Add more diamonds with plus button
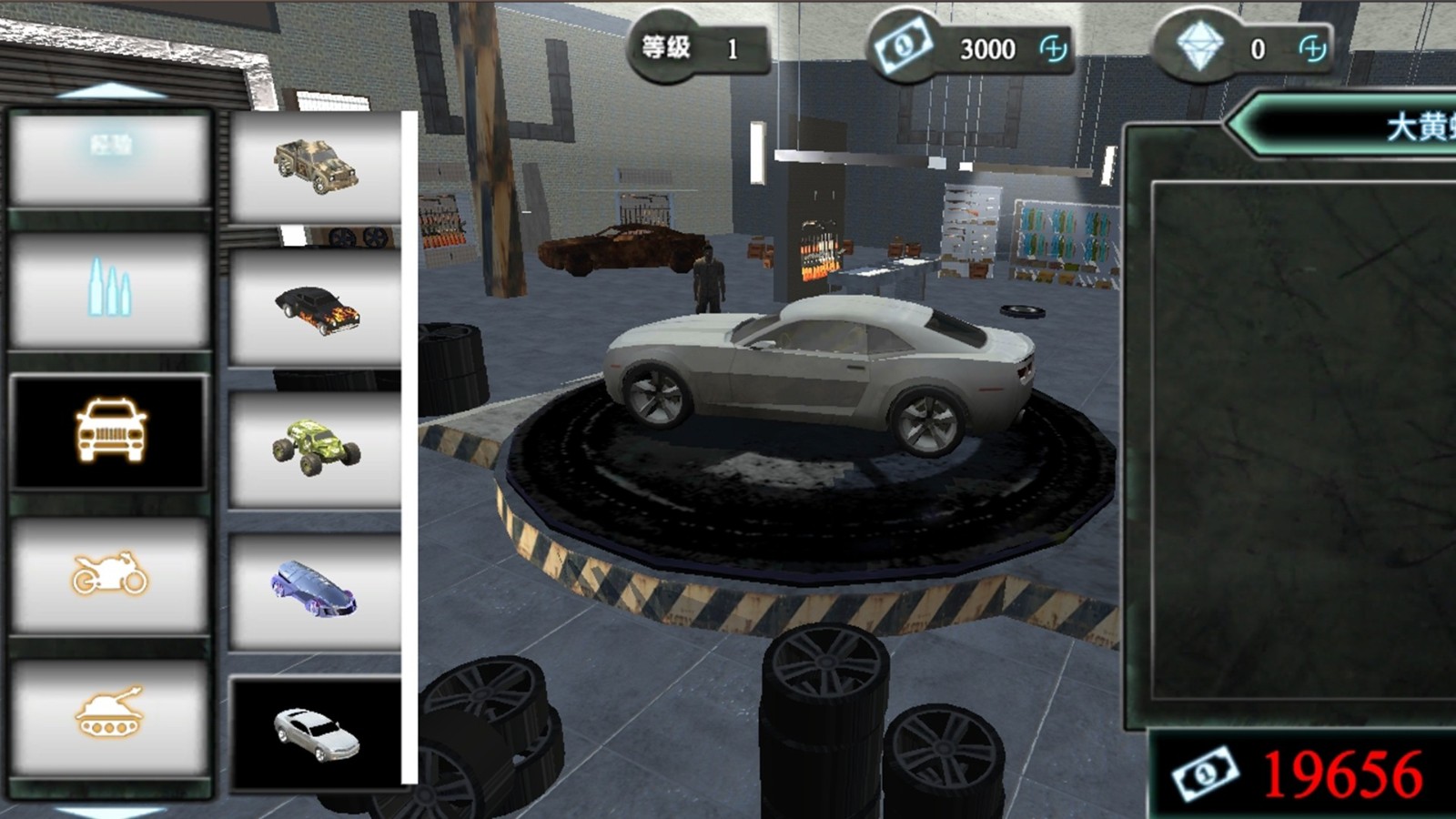1456x819 pixels. click(1311, 48)
